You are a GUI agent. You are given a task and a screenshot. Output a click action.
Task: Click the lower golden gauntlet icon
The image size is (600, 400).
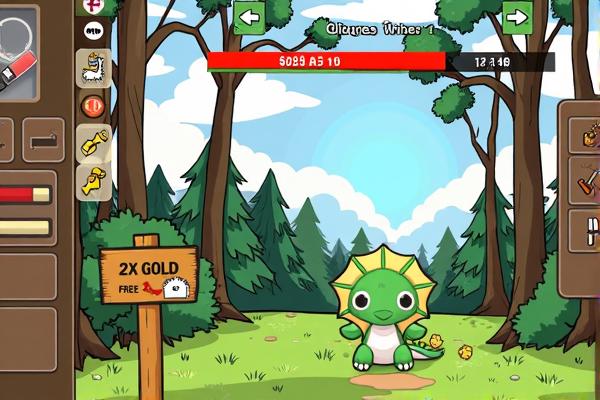[94, 180]
